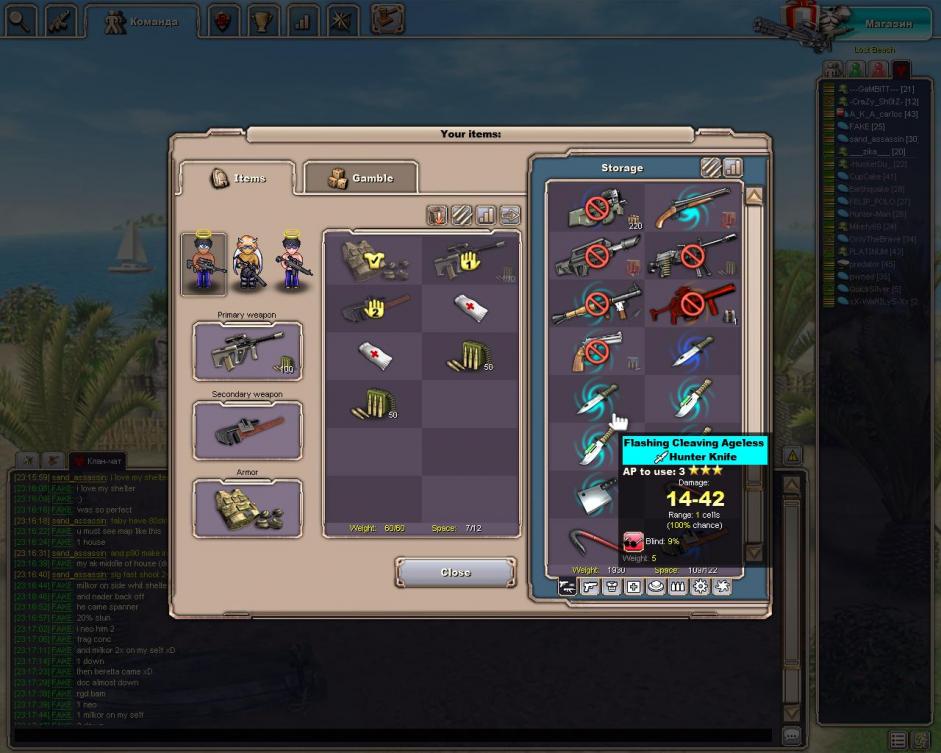Select the pipe wrench secondary weapon slot
Image resolution: width=941 pixels, height=753 pixels.
pos(247,430)
